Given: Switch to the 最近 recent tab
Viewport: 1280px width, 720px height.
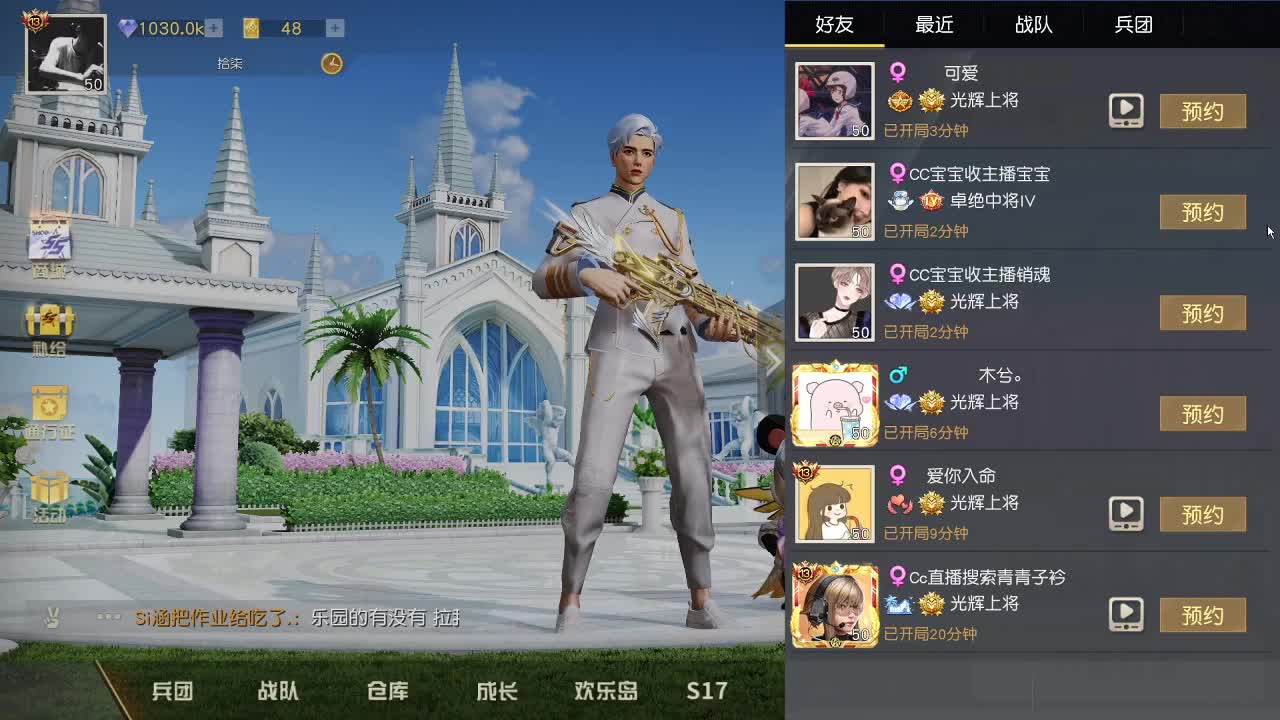Looking at the screenshot, I should [x=934, y=25].
